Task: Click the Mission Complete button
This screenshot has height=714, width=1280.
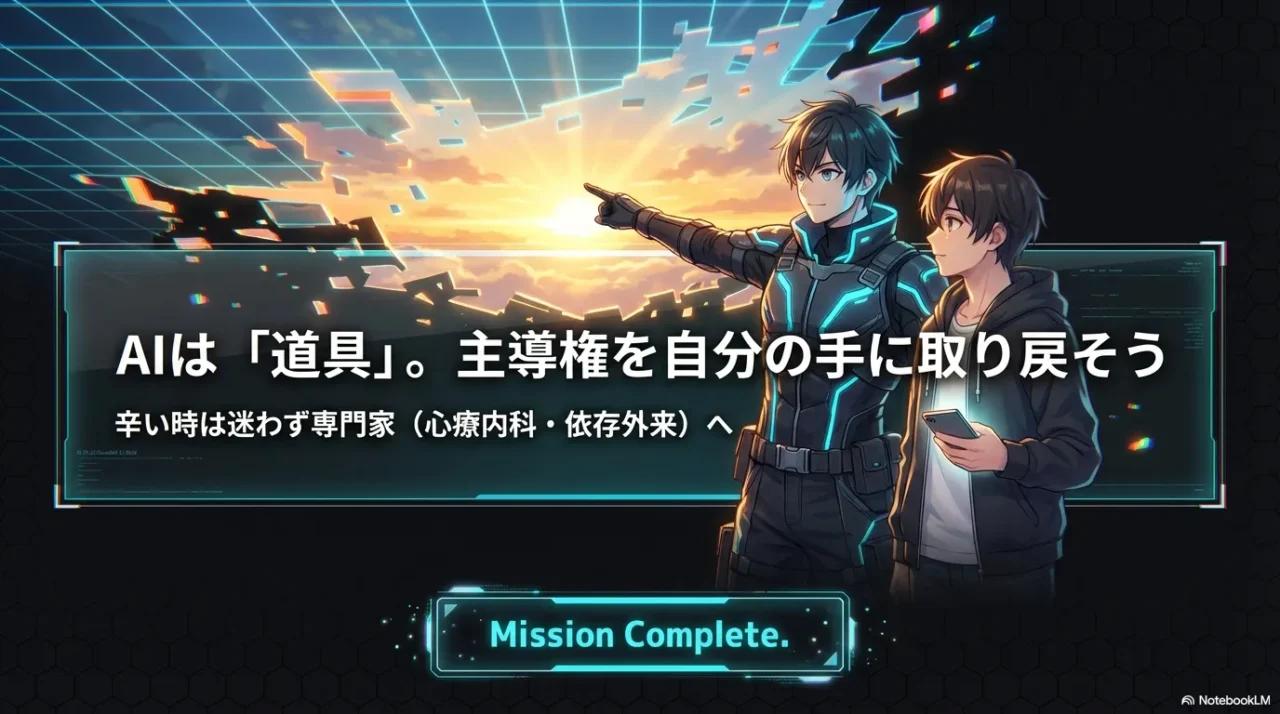Action: point(640,634)
